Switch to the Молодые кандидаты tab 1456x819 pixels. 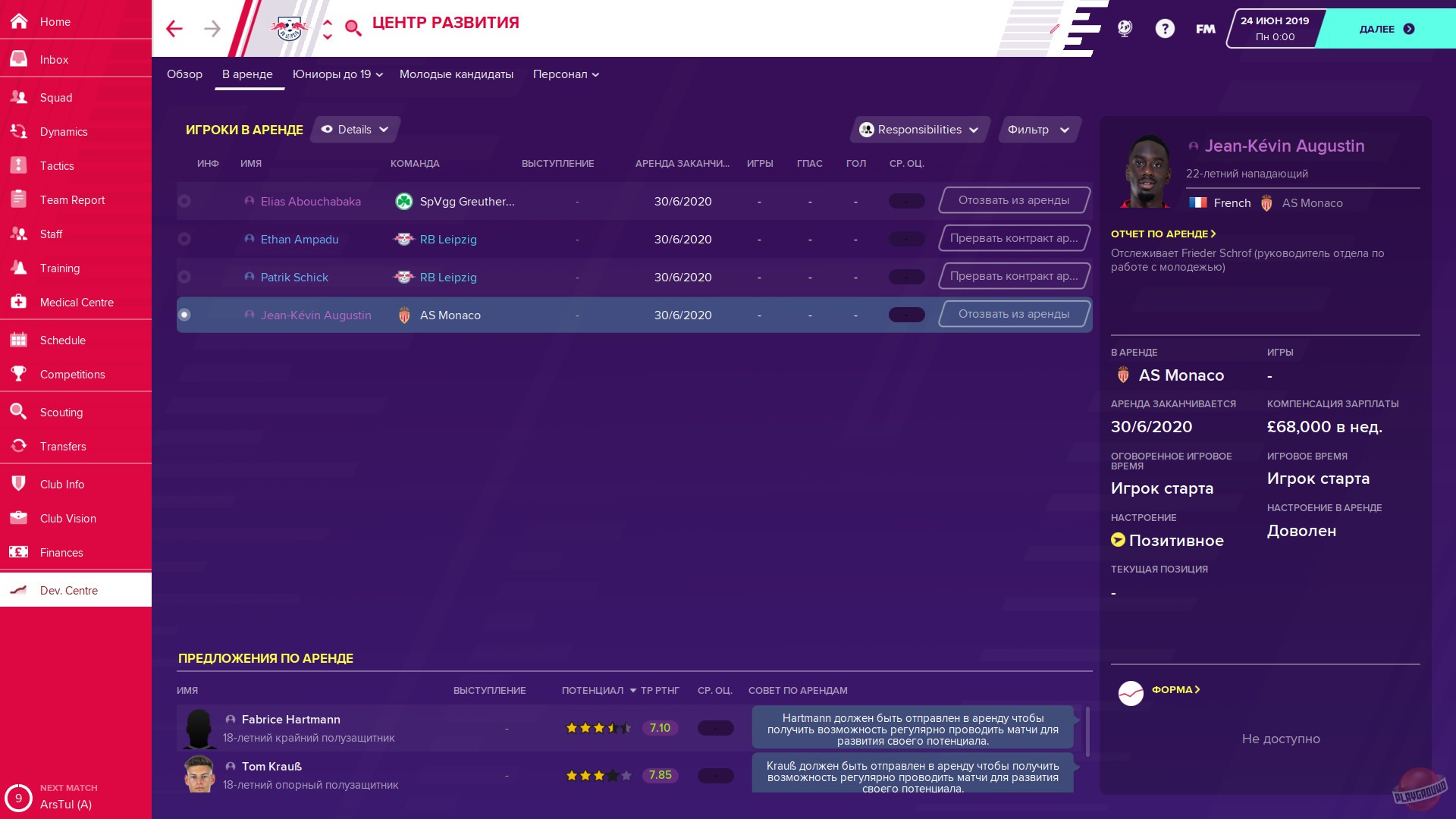tap(456, 74)
